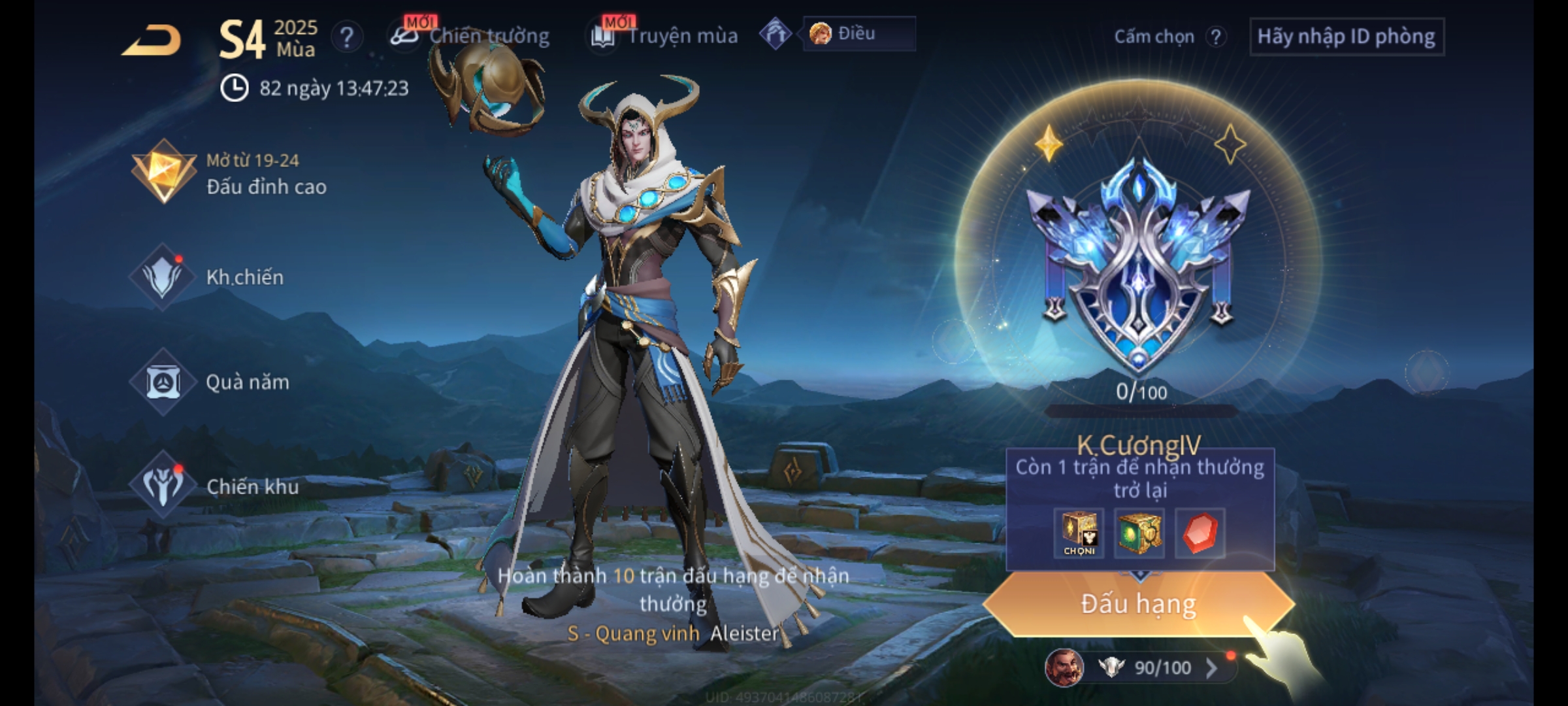1568x706 pixels.
Task: Inspect the green gem reward chest
Action: [1139, 533]
